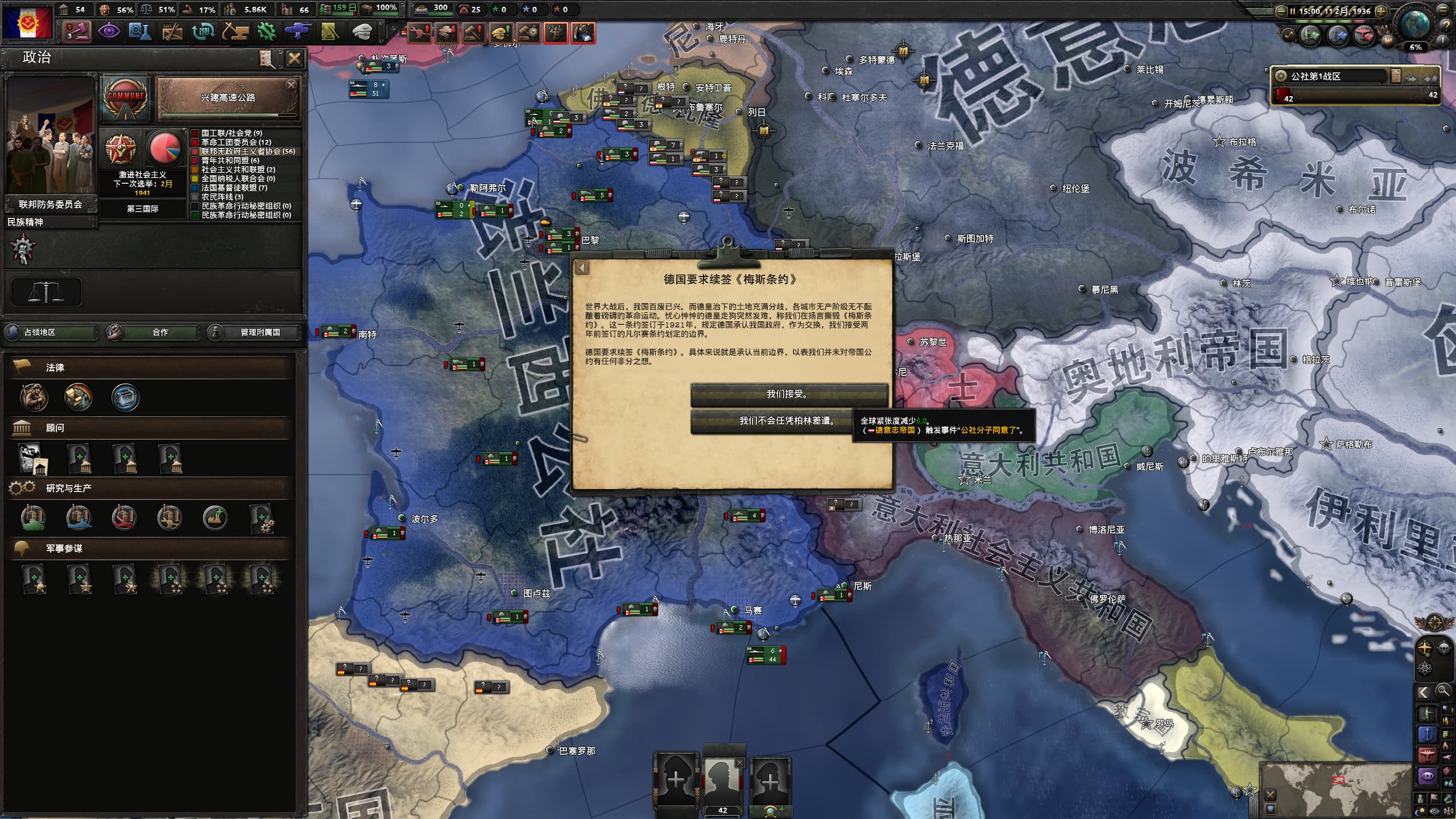1456x819 pixels.
Task: Open the crane construction menu
Action: click(x=234, y=31)
